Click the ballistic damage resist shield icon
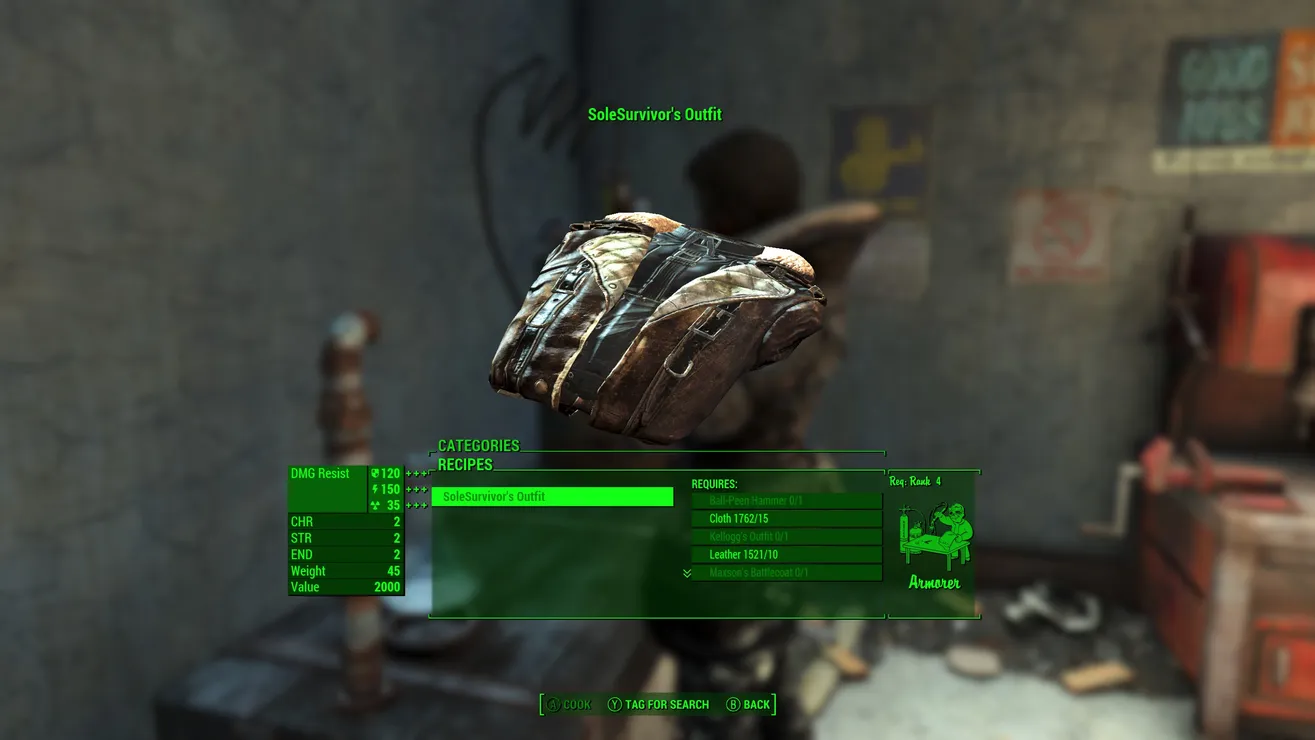 374,473
